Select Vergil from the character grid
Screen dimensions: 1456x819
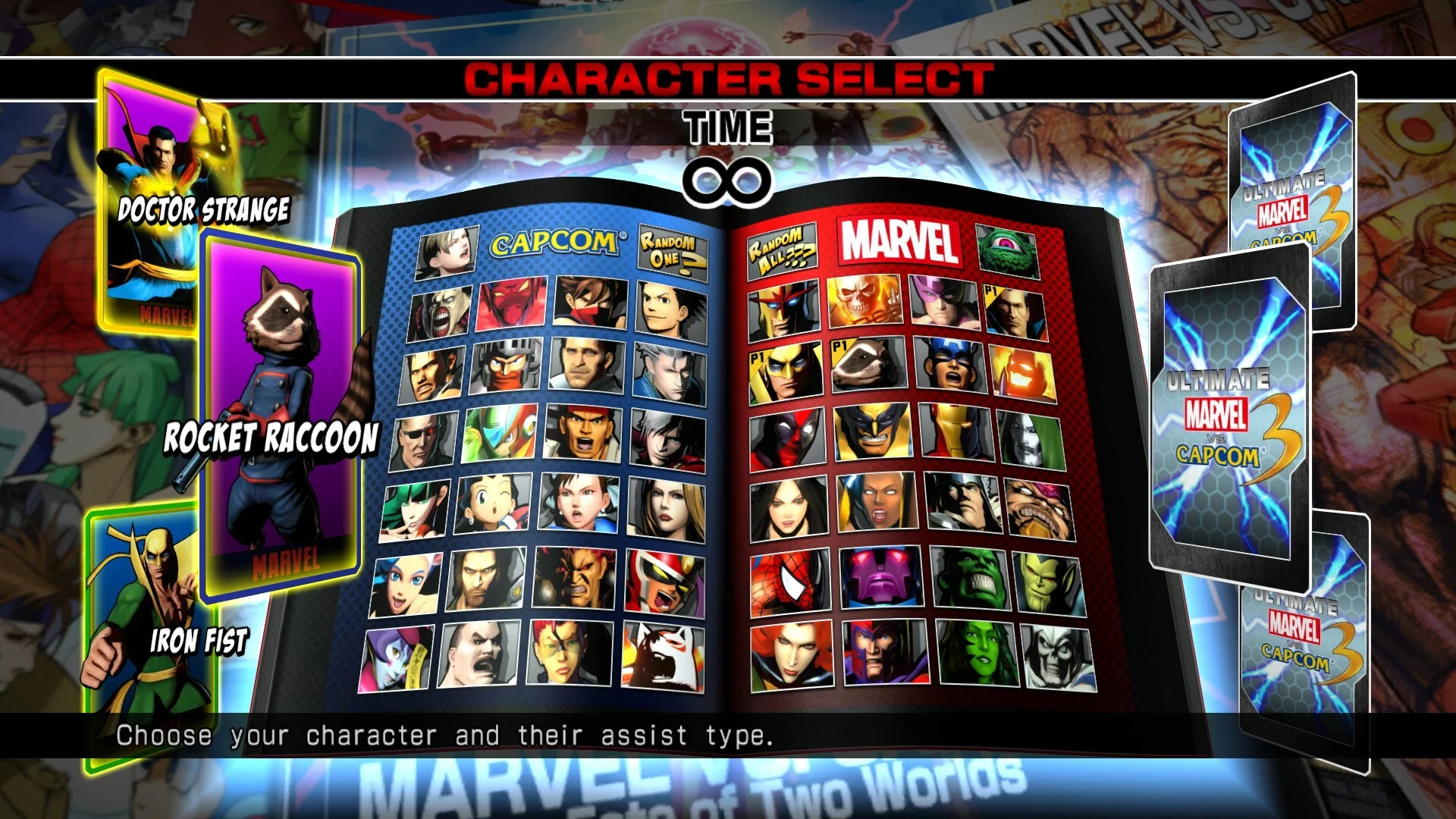668,372
